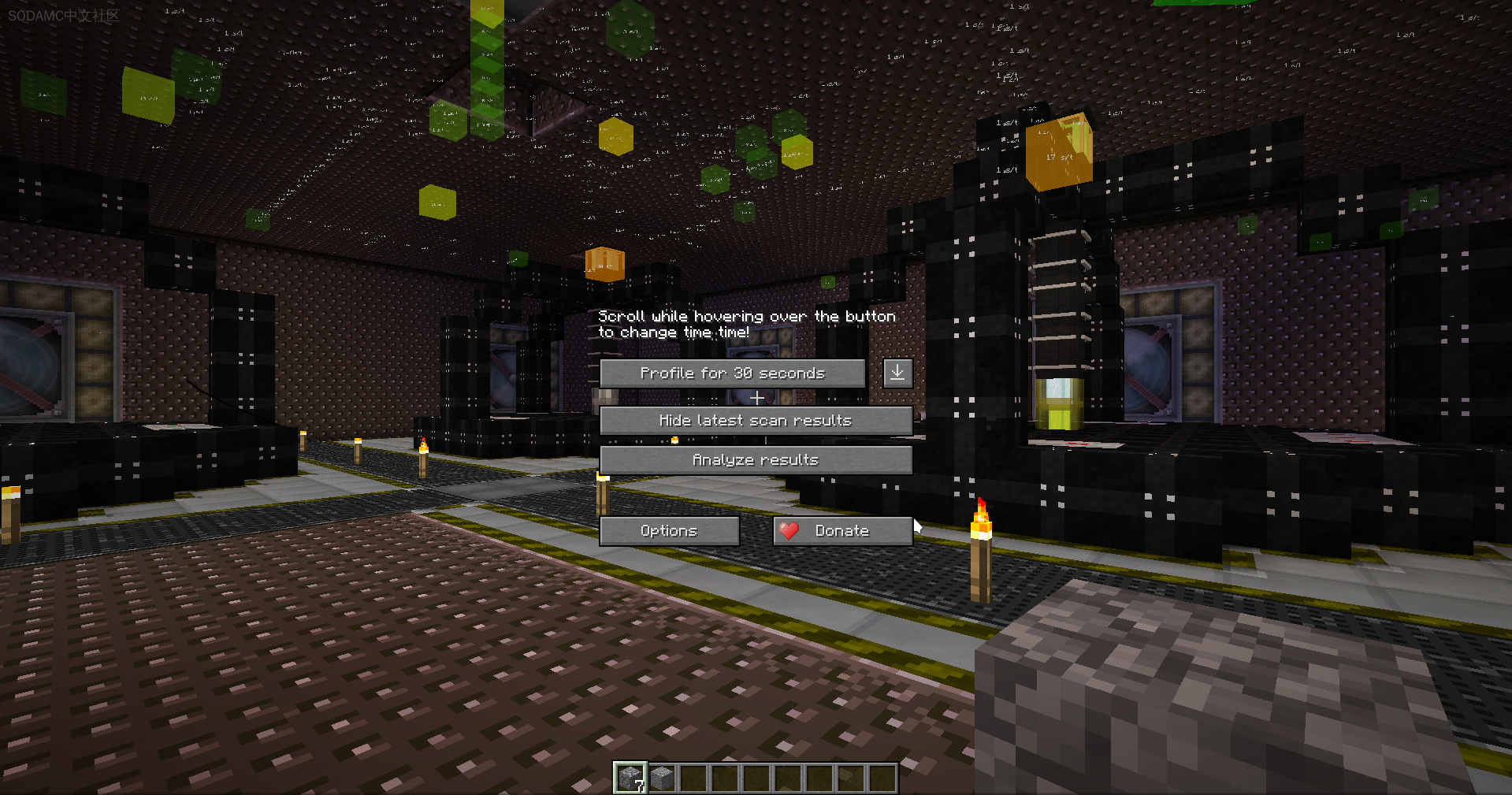Select the hotbar slot holding 7 gravel

(630, 778)
